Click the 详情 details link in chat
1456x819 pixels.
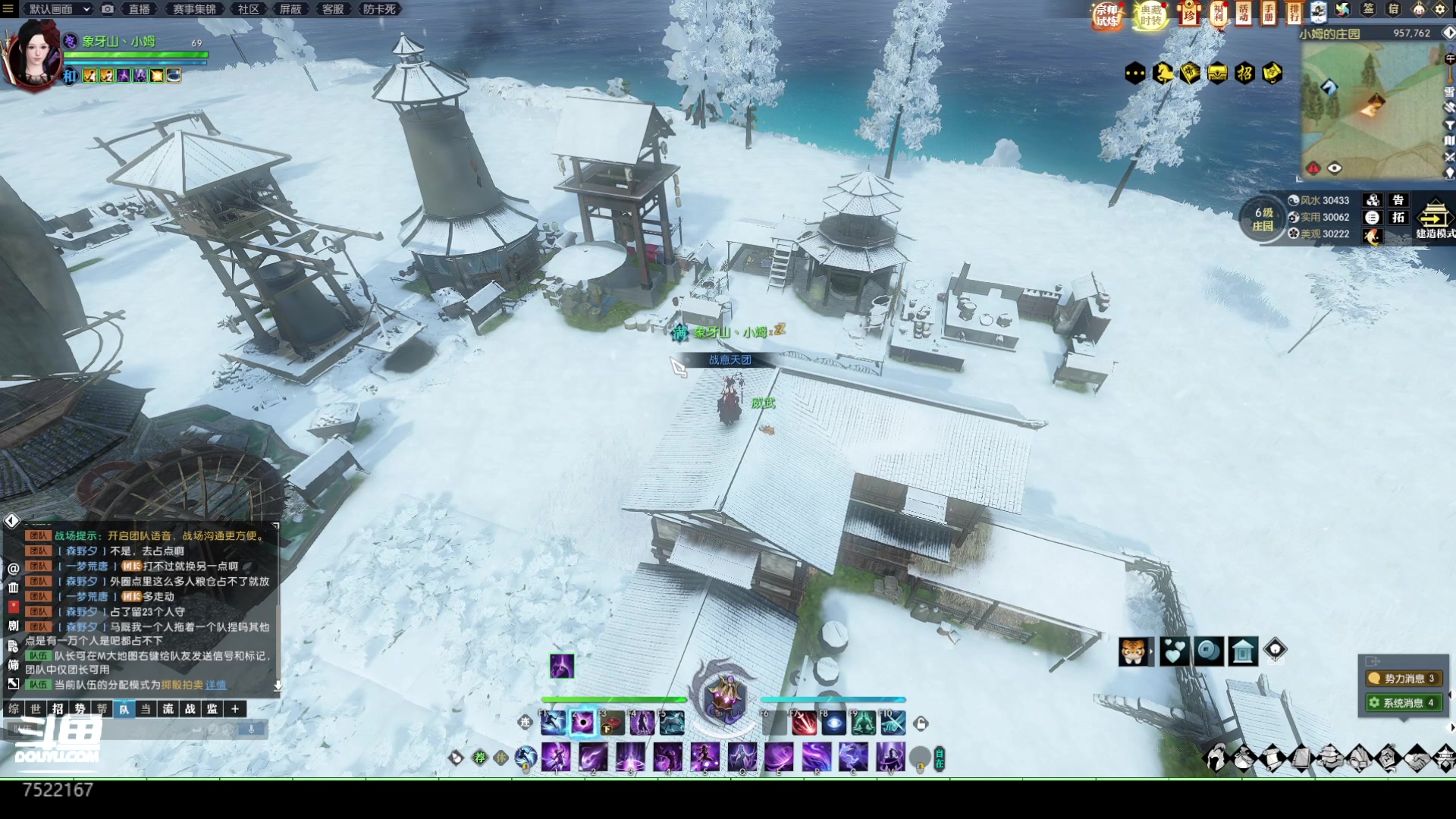216,685
